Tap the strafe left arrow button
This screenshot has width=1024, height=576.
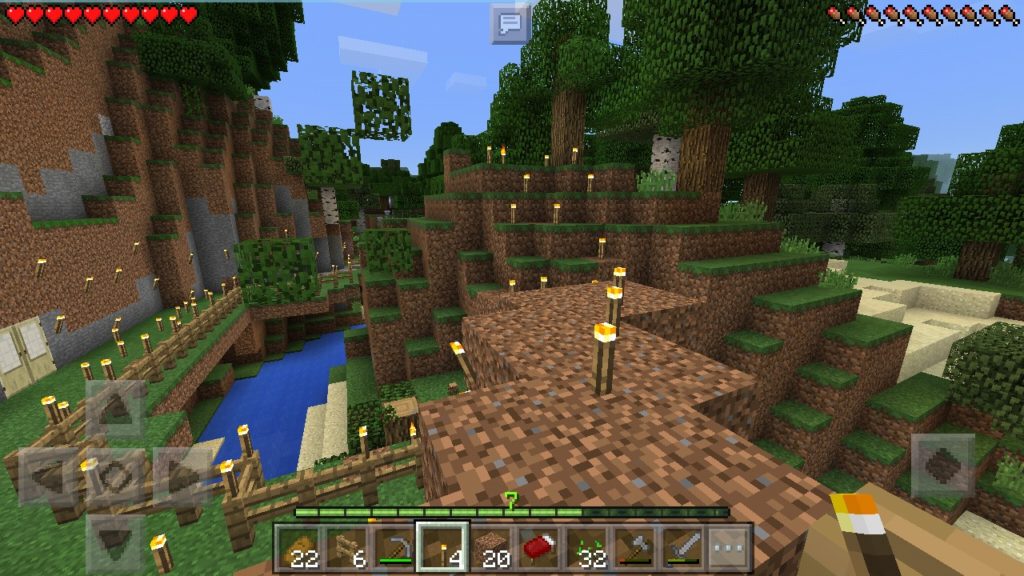click(x=47, y=476)
